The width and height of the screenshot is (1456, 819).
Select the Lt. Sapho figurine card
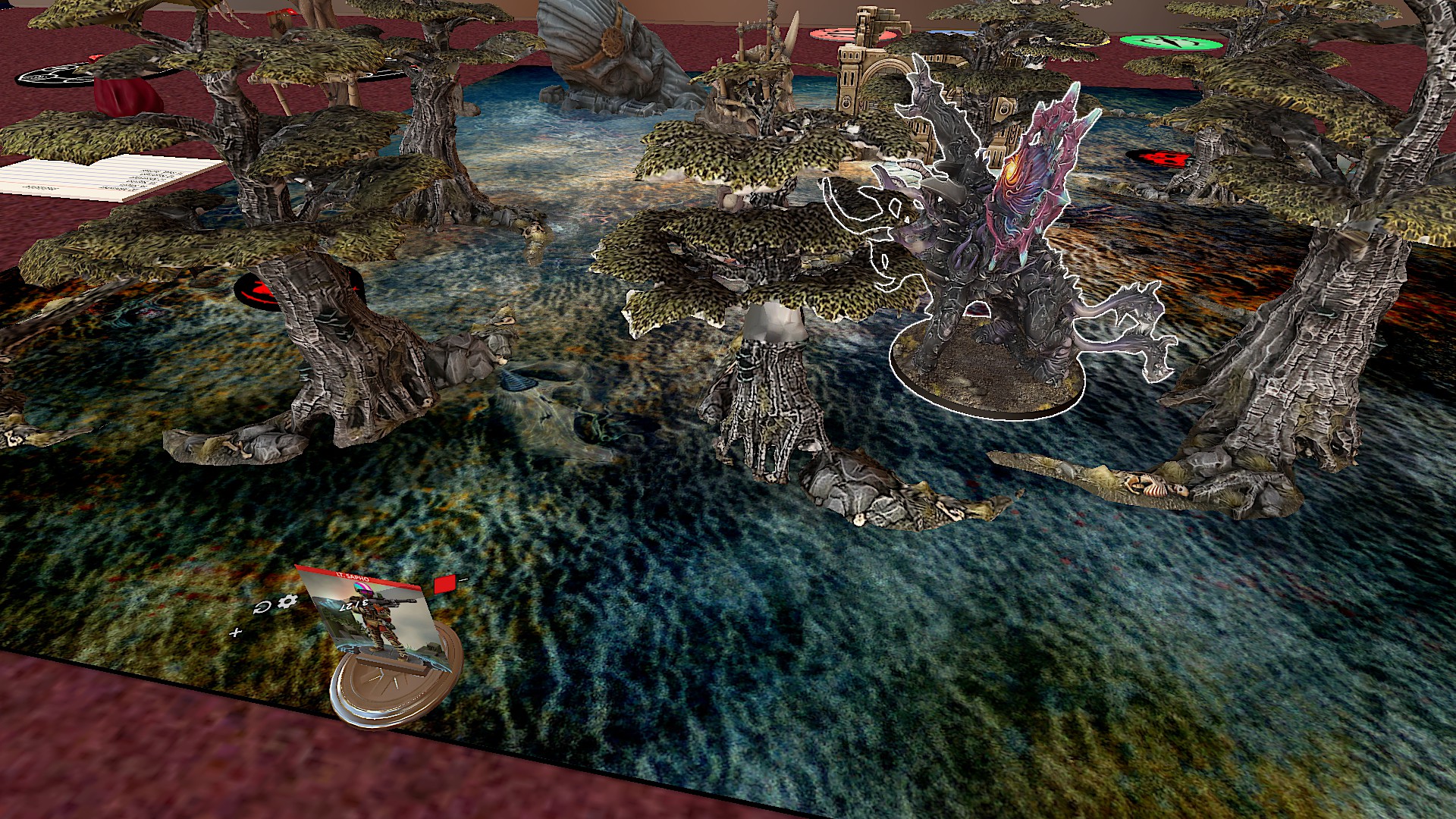372,618
